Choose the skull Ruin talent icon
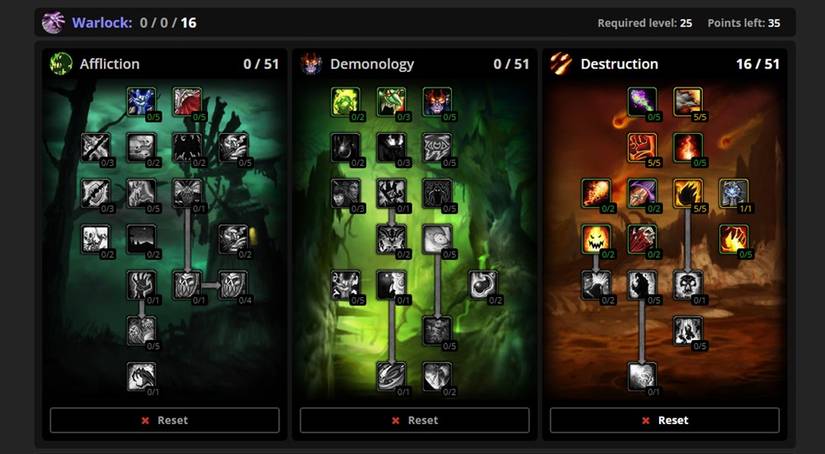This screenshot has width=825, height=454. coord(687,285)
